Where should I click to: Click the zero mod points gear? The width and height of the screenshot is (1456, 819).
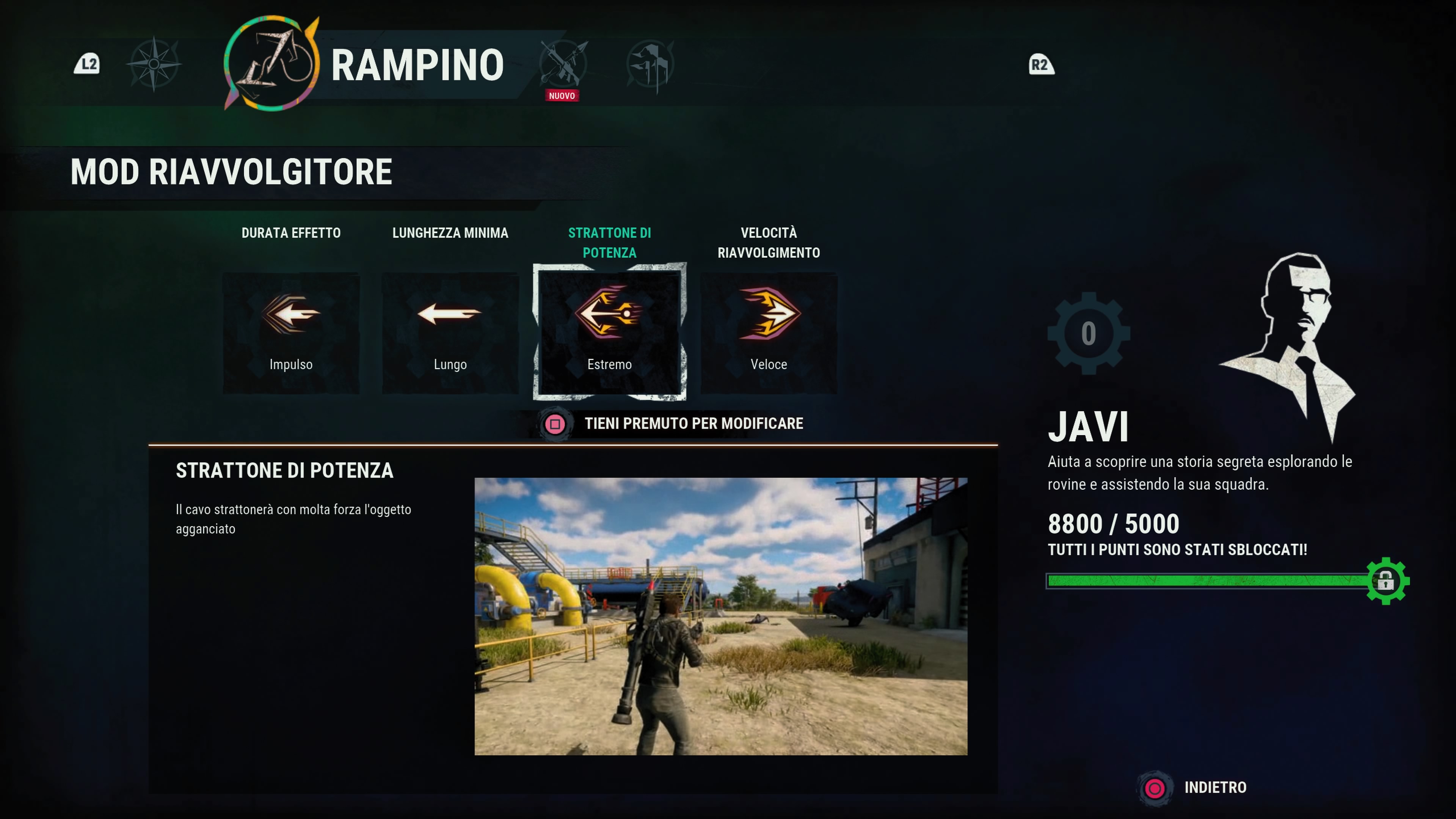1088,334
